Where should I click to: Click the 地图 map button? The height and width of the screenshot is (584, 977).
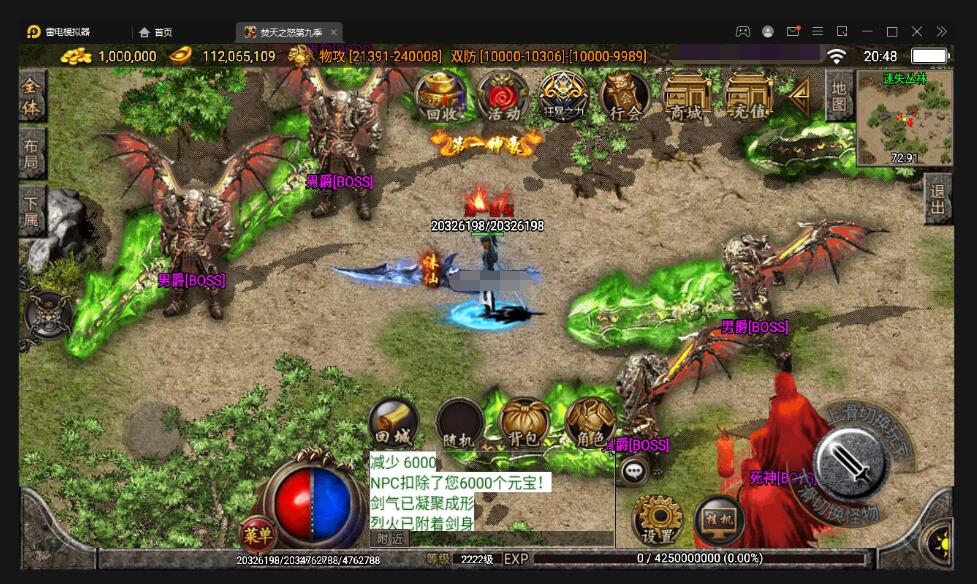pyautogui.click(x=839, y=96)
